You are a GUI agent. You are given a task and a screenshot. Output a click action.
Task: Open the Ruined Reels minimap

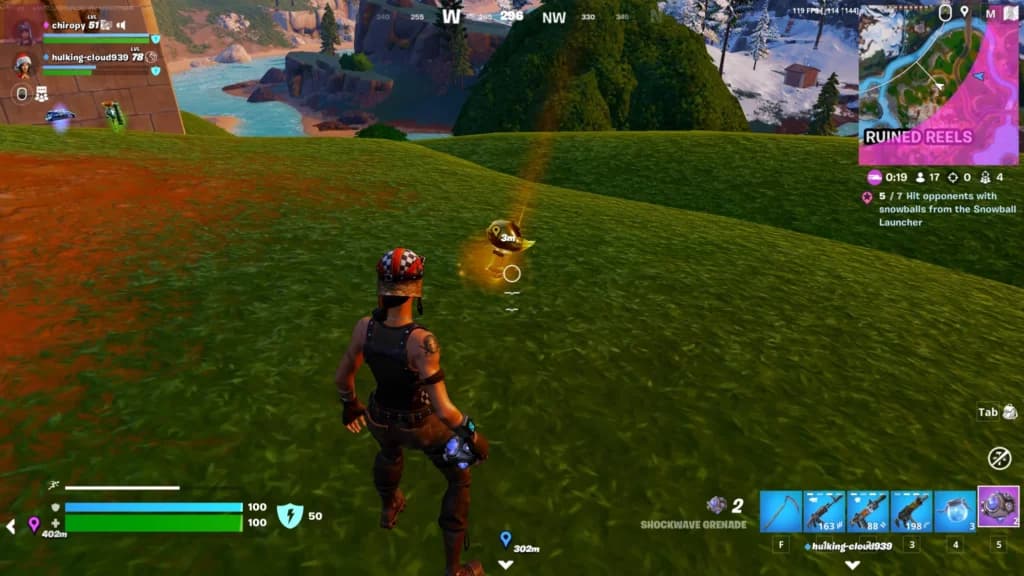(938, 84)
